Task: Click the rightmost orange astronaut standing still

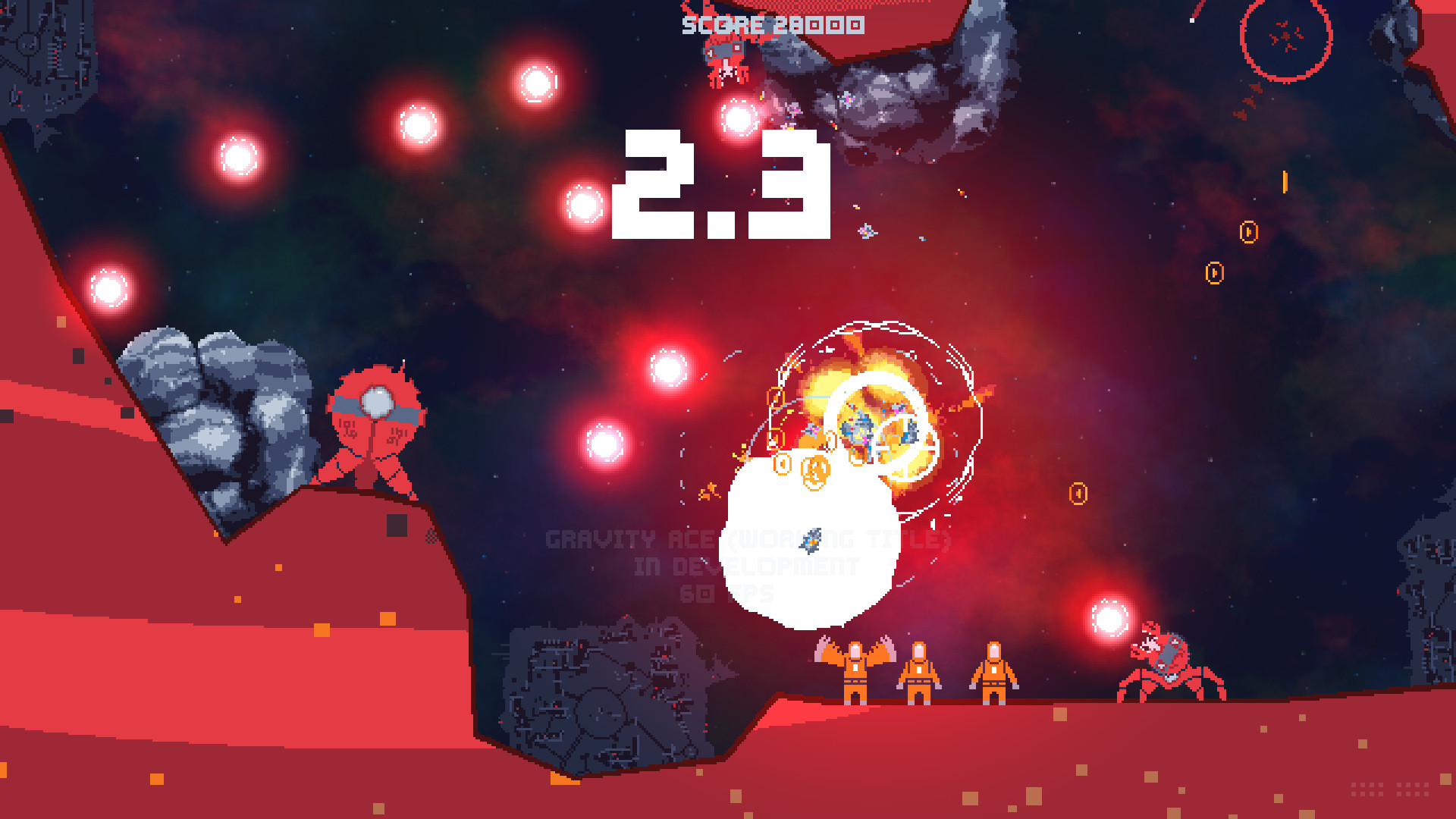Action: (x=993, y=671)
